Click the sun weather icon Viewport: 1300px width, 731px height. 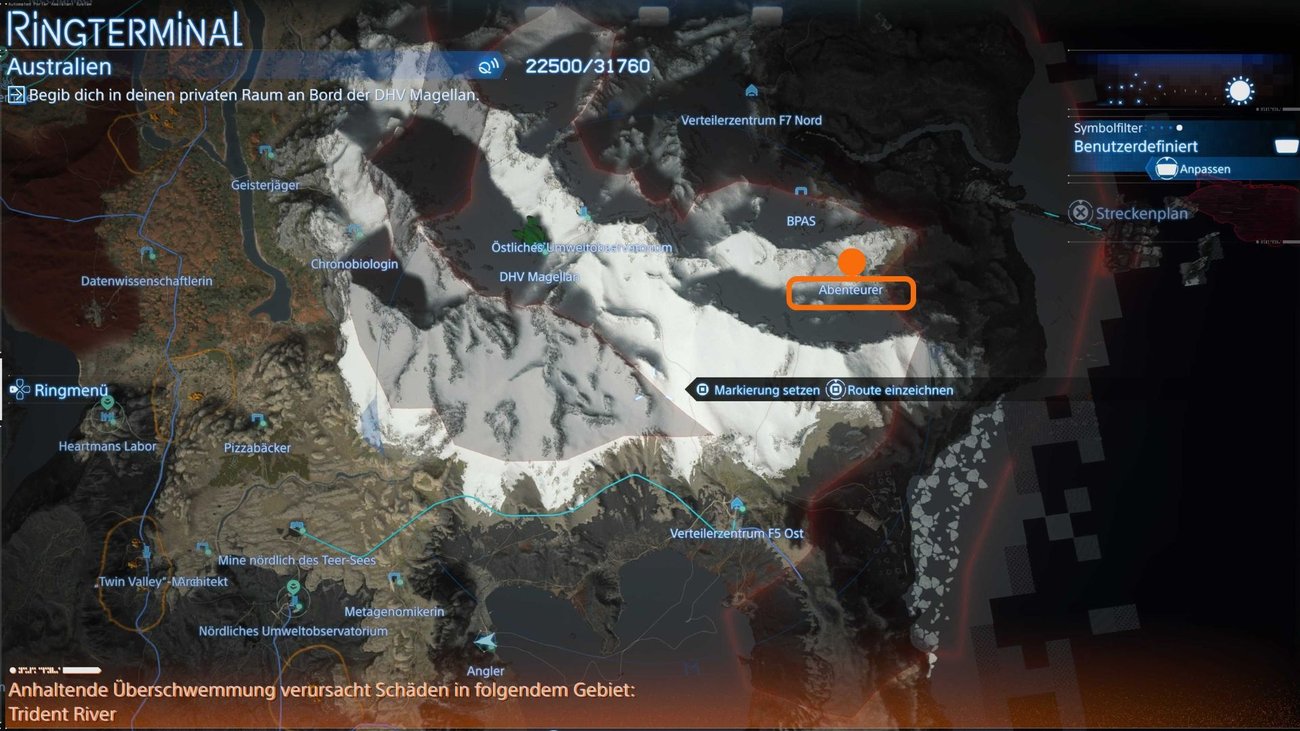coord(1240,90)
